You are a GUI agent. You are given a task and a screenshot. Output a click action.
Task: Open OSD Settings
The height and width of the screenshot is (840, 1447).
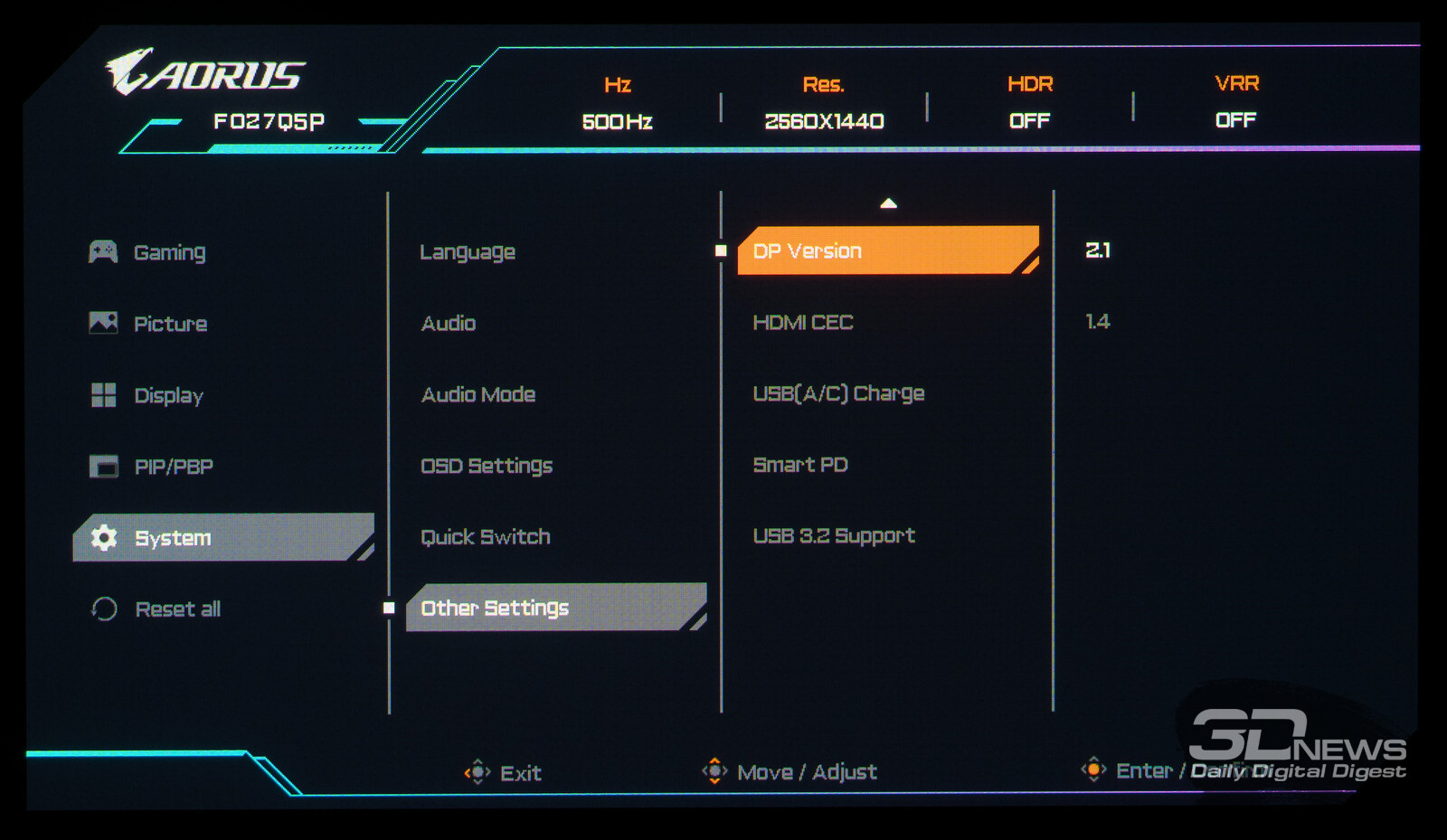point(487,466)
